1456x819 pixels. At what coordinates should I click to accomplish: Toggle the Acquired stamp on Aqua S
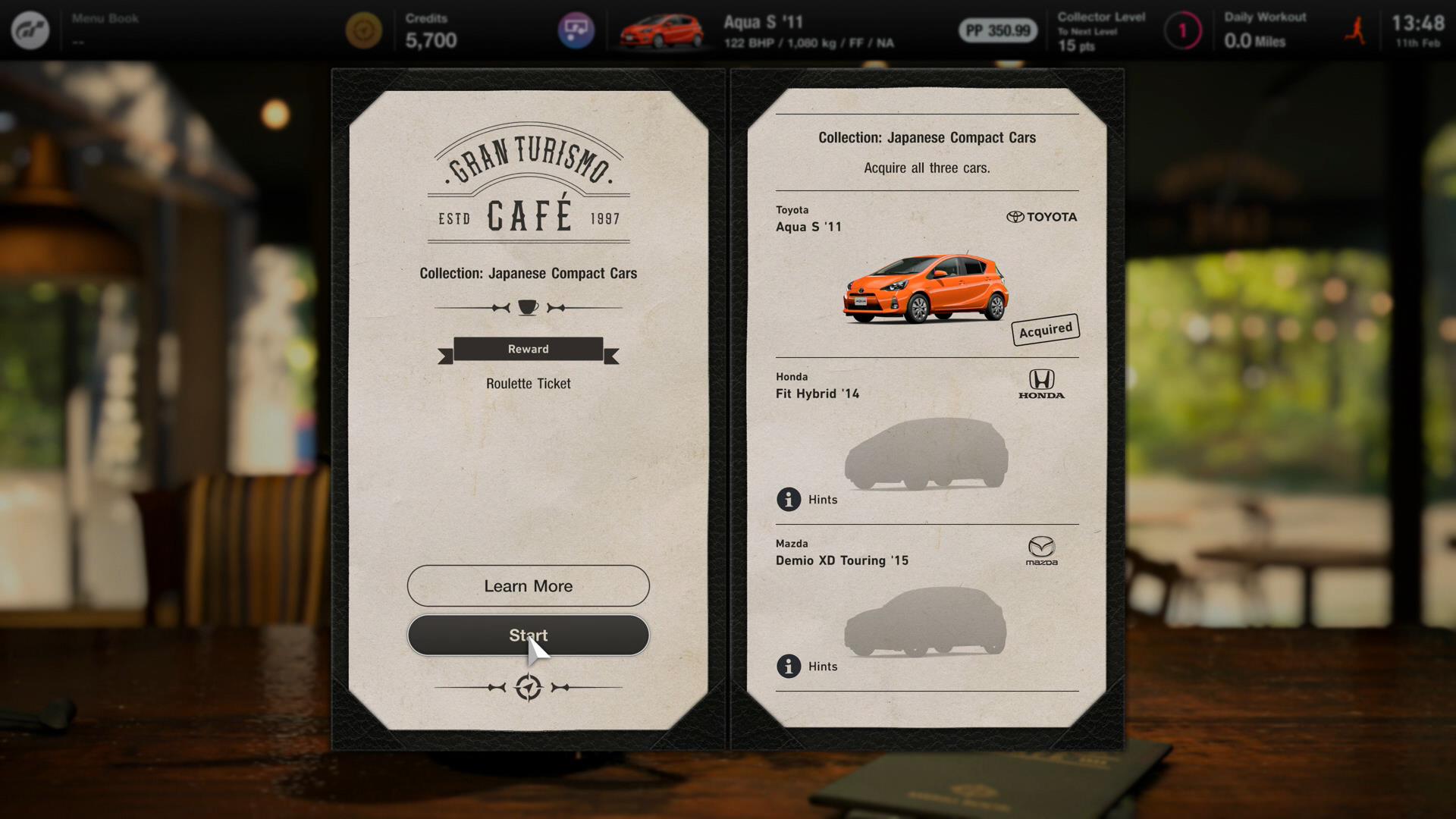pyautogui.click(x=1046, y=328)
